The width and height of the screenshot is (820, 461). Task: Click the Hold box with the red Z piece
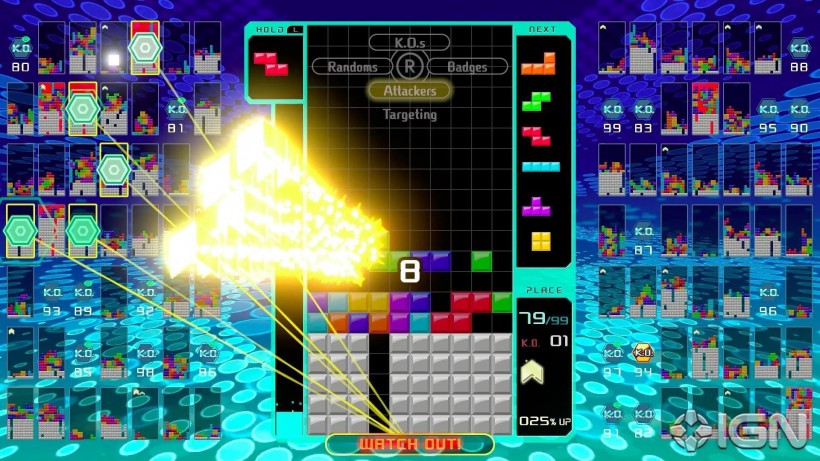click(x=273, y=66)
